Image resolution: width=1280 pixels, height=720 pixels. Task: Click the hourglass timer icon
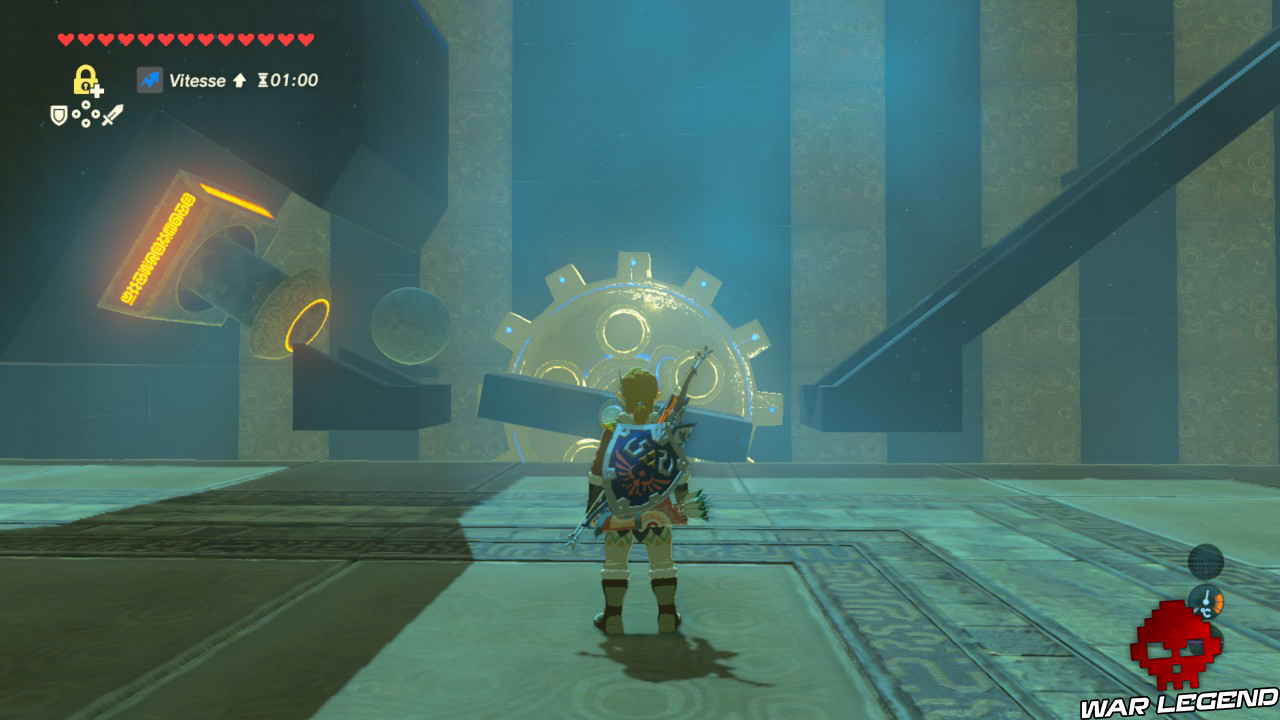click(x=263, y=81)
